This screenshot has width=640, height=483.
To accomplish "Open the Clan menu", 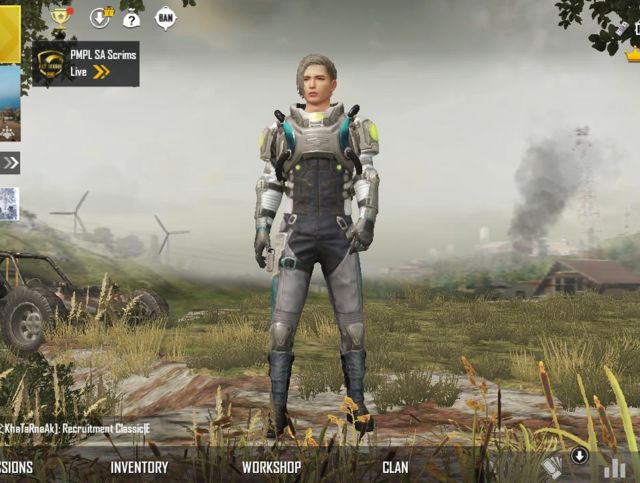I will click(395, 467).
